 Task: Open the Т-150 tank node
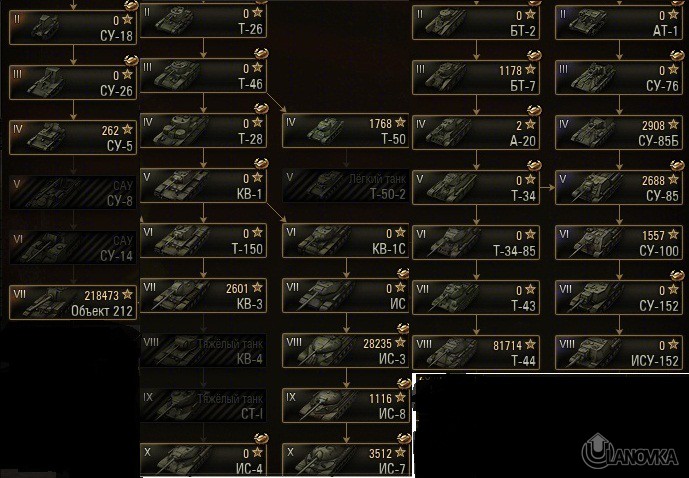point(205,241)
